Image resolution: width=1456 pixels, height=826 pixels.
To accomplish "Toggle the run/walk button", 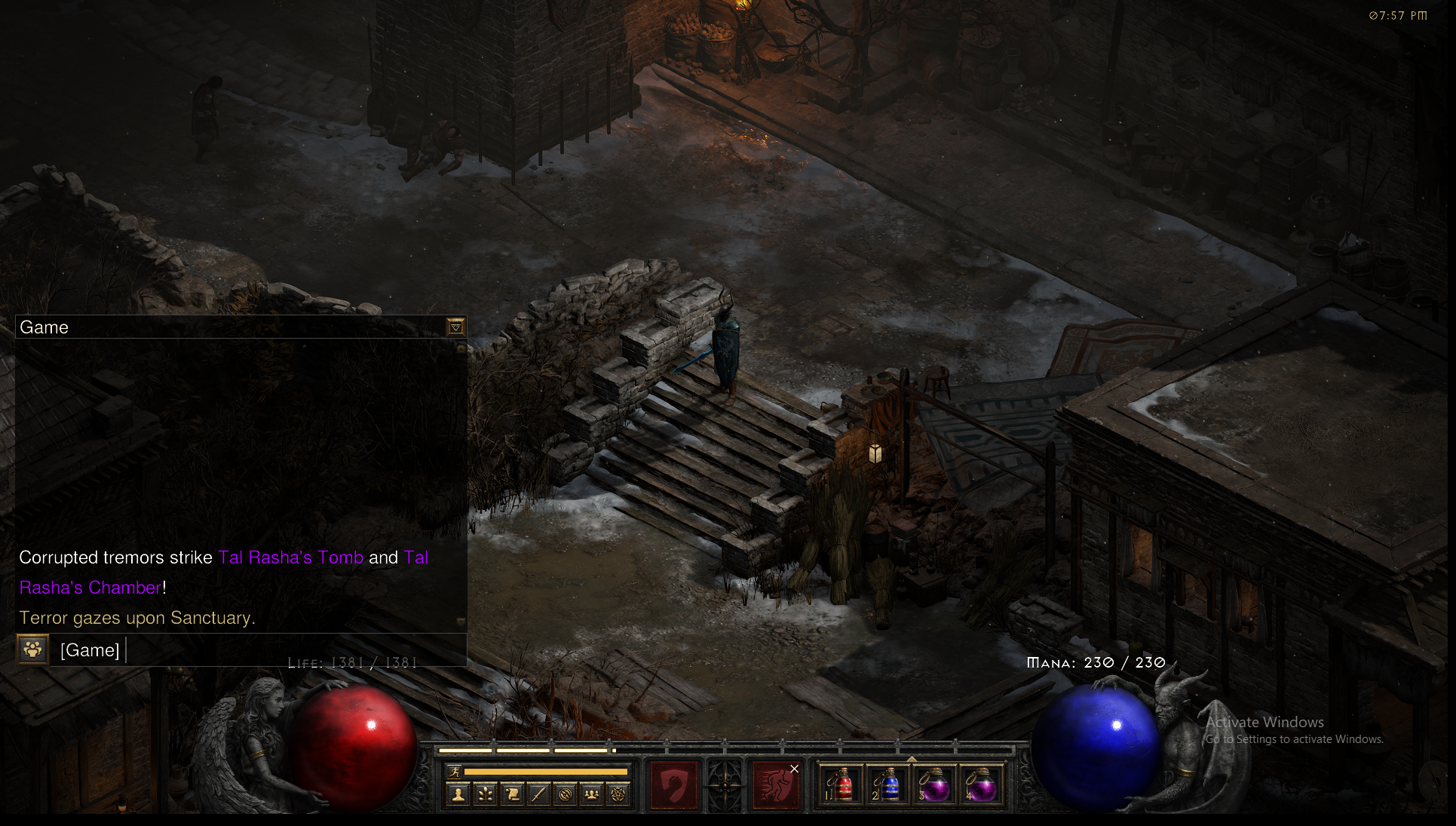I will point(454,772).
